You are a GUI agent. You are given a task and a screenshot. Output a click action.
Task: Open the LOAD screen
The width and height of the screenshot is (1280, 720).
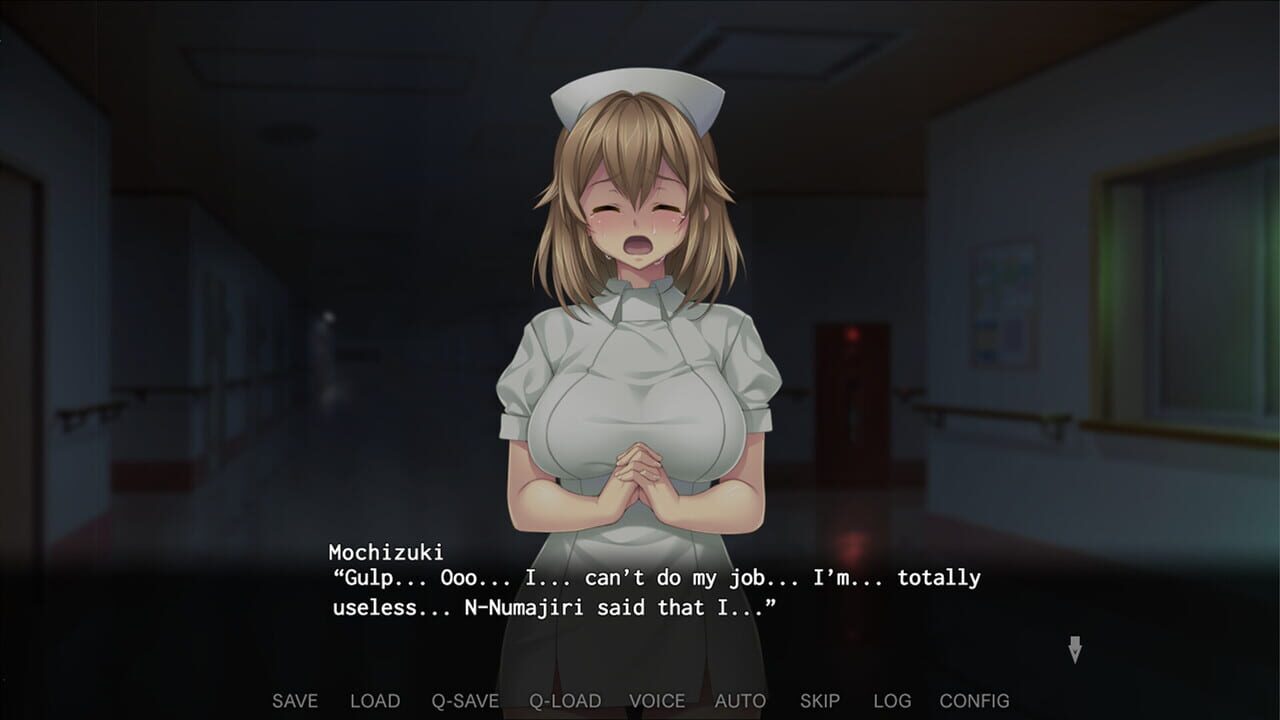pyautogui.click(x=373, y=701)
